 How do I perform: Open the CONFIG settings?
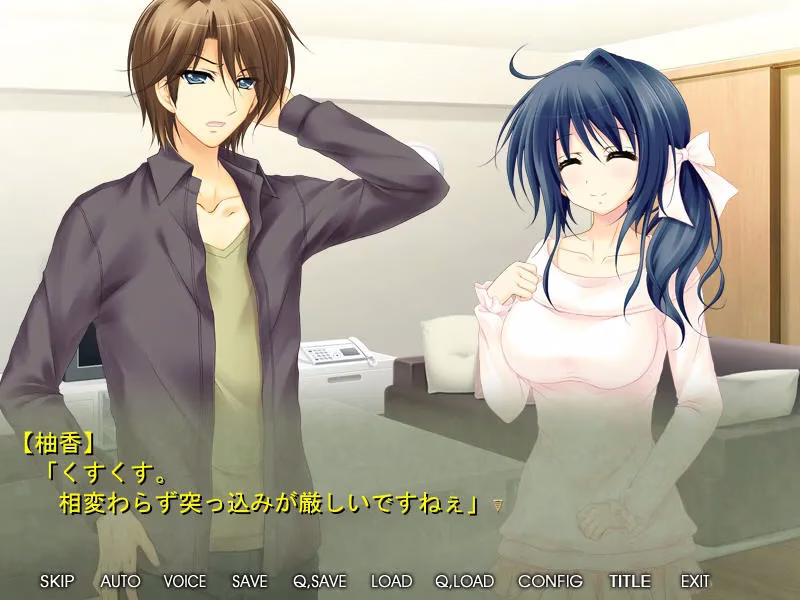pyautogui.click(x=550, y=581)
